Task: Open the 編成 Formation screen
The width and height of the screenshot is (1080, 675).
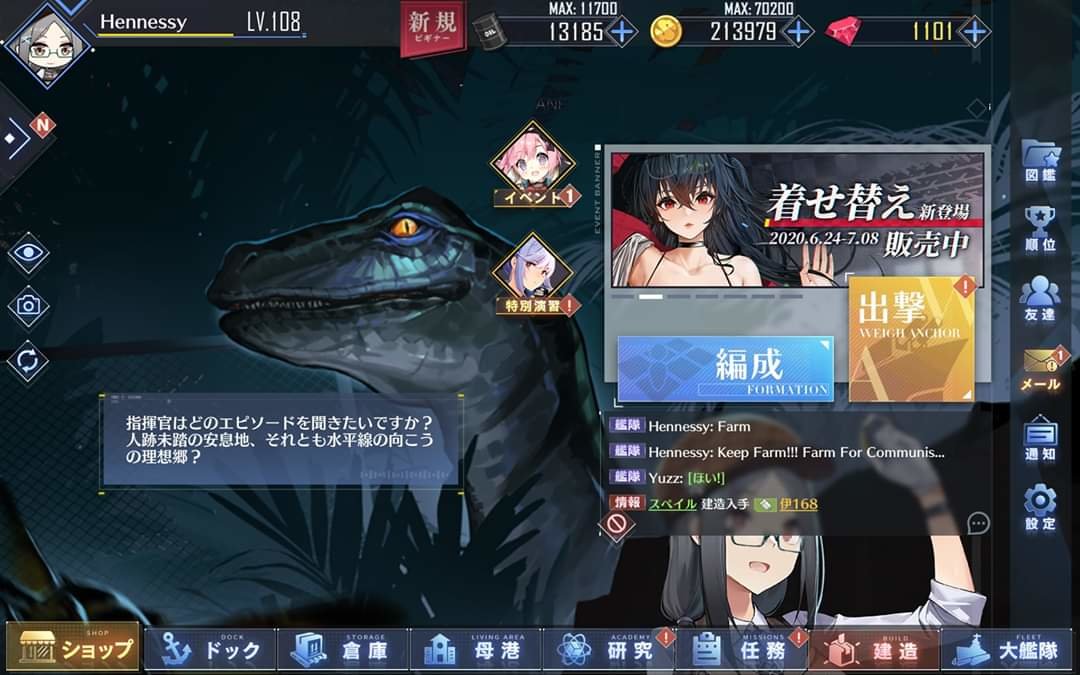Action: [725, 368]
